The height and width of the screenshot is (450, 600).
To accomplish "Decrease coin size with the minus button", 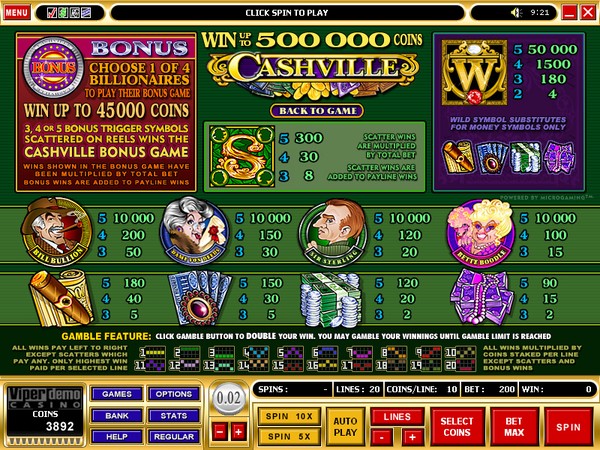I will pyautogui.click(x=220, y=431).
